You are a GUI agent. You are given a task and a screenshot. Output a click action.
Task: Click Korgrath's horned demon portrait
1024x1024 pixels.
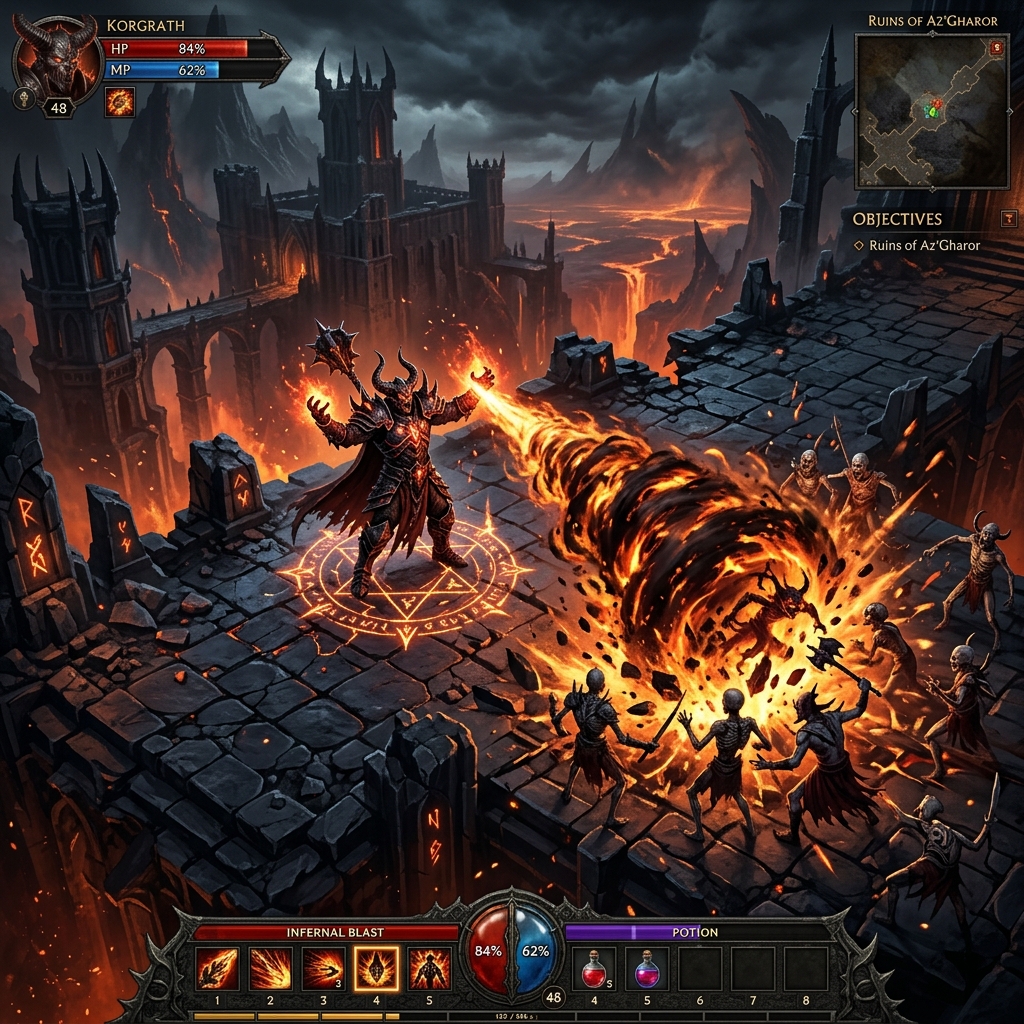55,57
